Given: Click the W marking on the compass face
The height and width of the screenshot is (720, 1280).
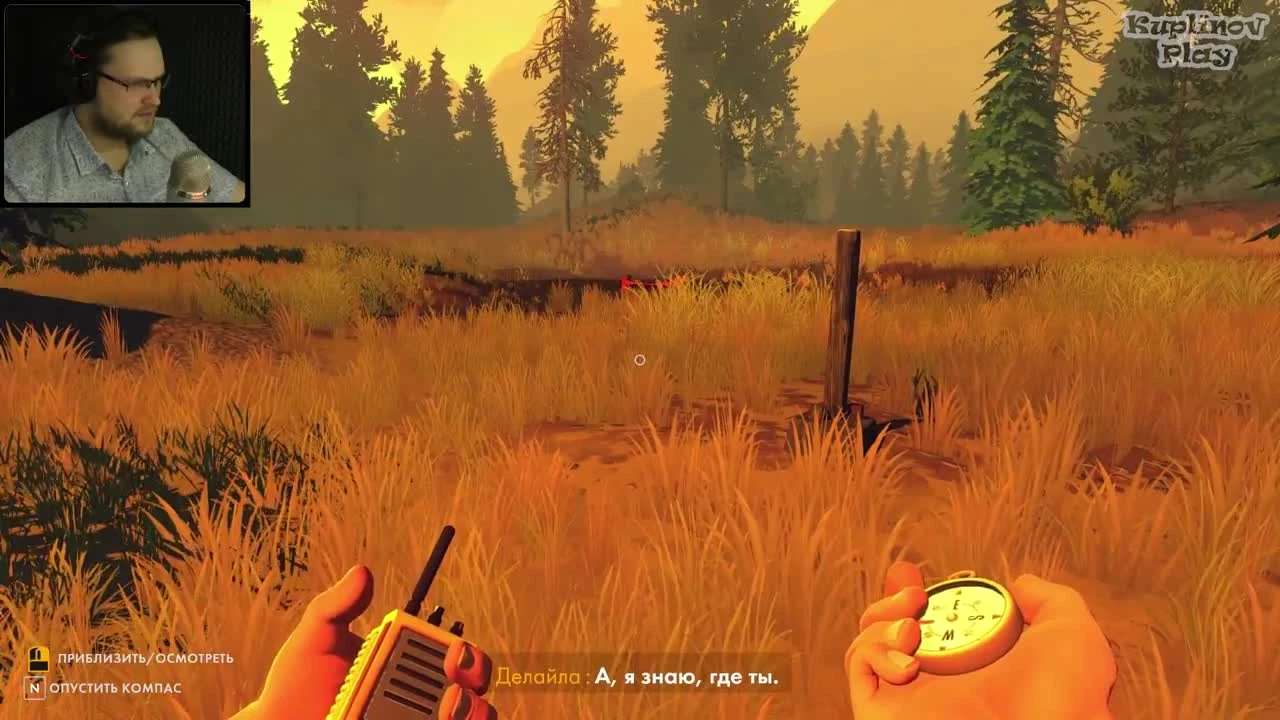Looking at the screenshot, I should pos(947,635).
